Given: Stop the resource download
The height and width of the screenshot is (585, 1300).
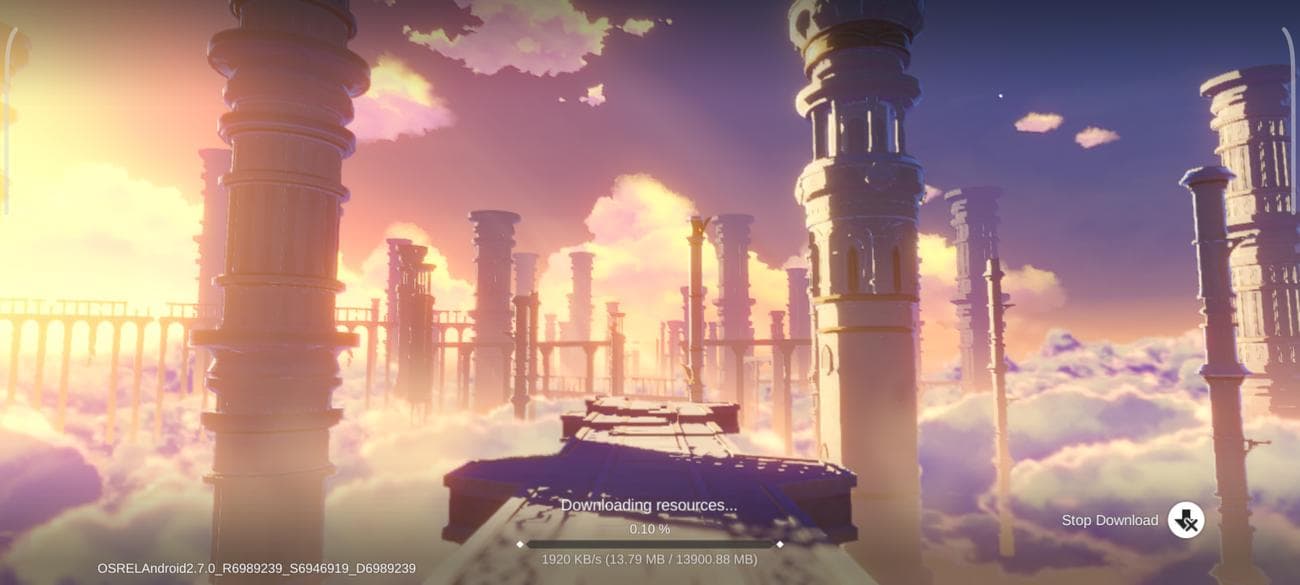Looking at the screenshot, I should point(1185,520).
